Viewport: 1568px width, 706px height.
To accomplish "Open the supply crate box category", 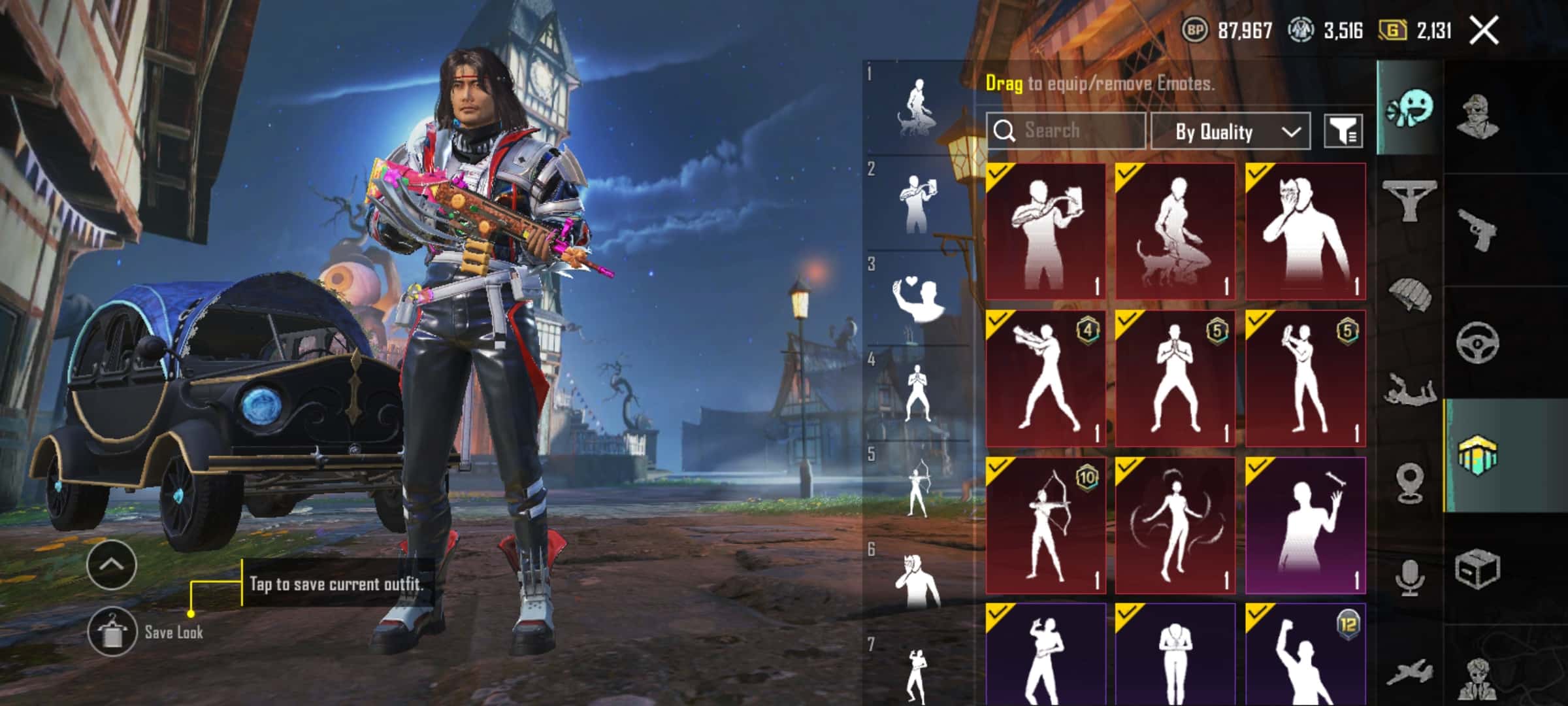I will 1478,569.
